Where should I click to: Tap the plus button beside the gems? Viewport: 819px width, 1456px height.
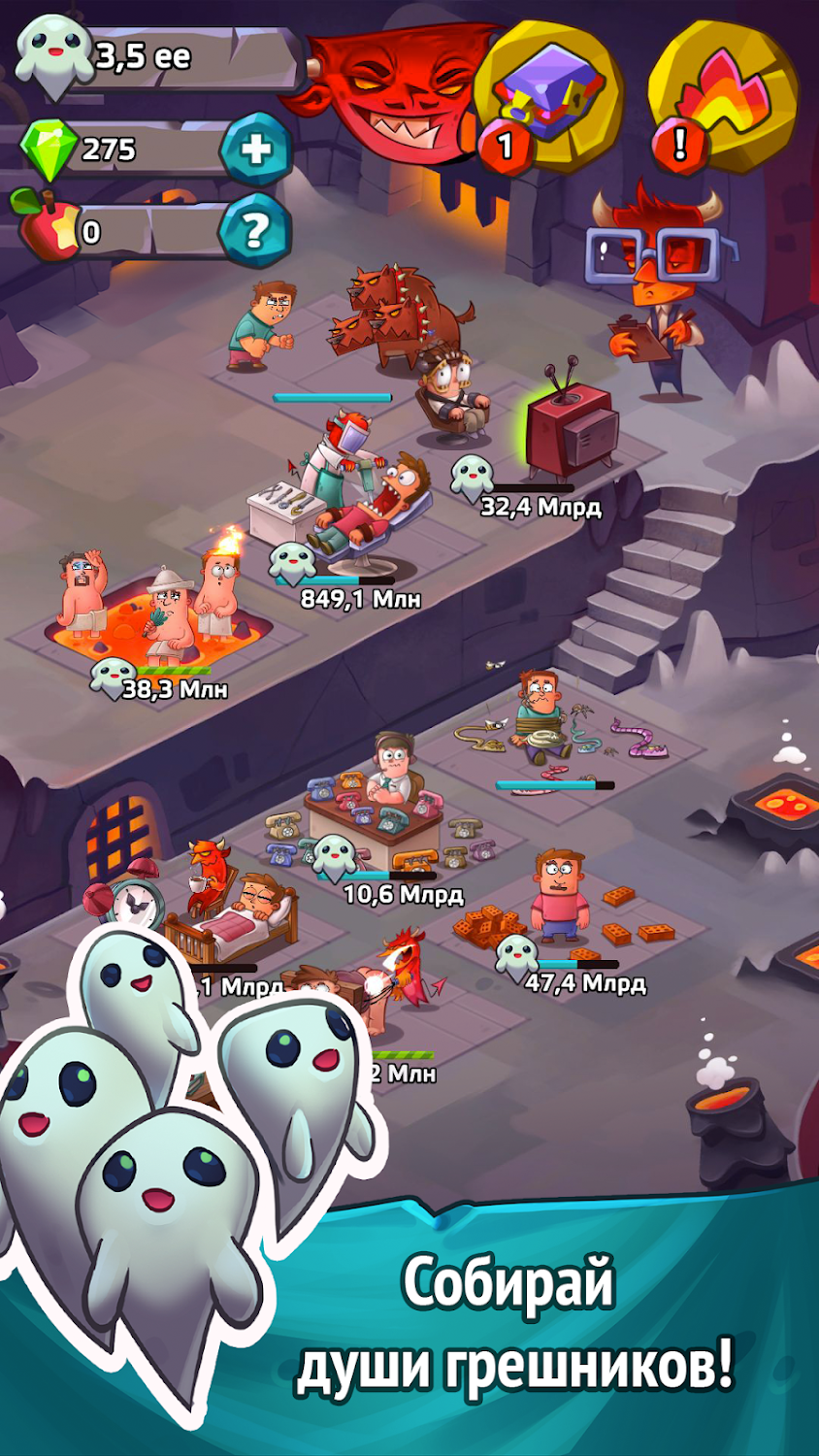(x=256, y=149)
